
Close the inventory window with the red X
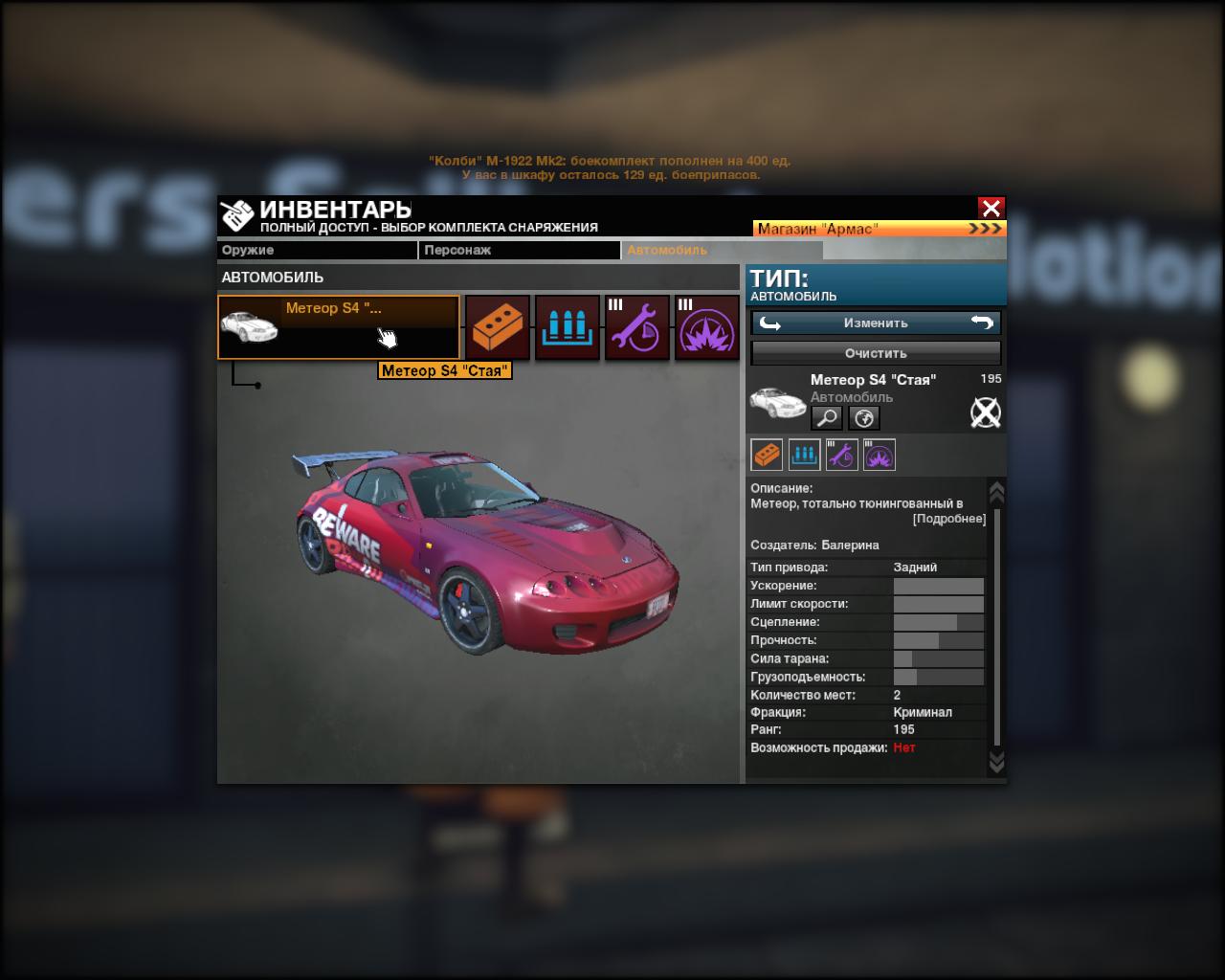point(991,208)
